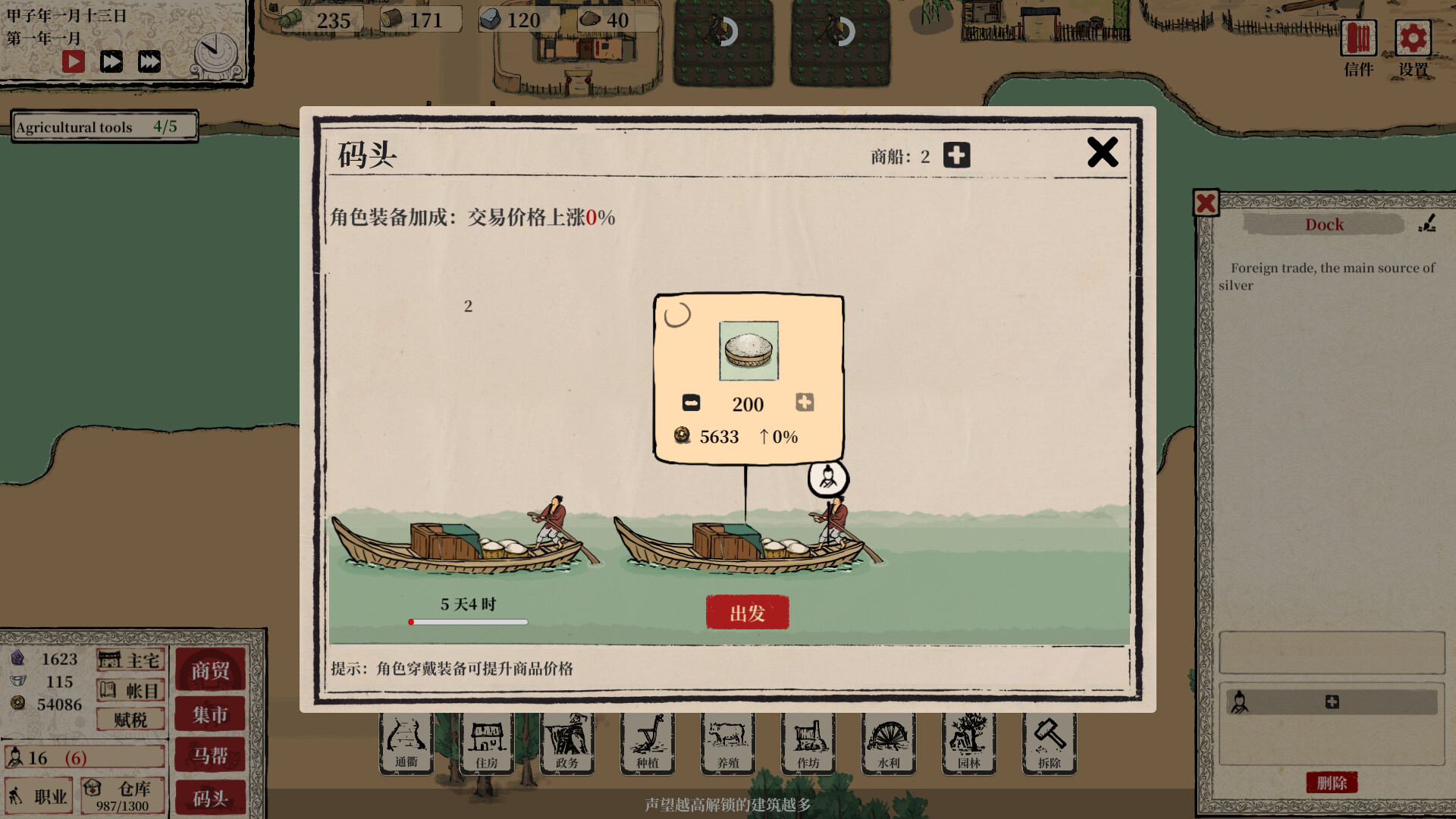Open the 住房 housing construction category
This screenshot has height=819, width=1456.
(x=486, y=742)
